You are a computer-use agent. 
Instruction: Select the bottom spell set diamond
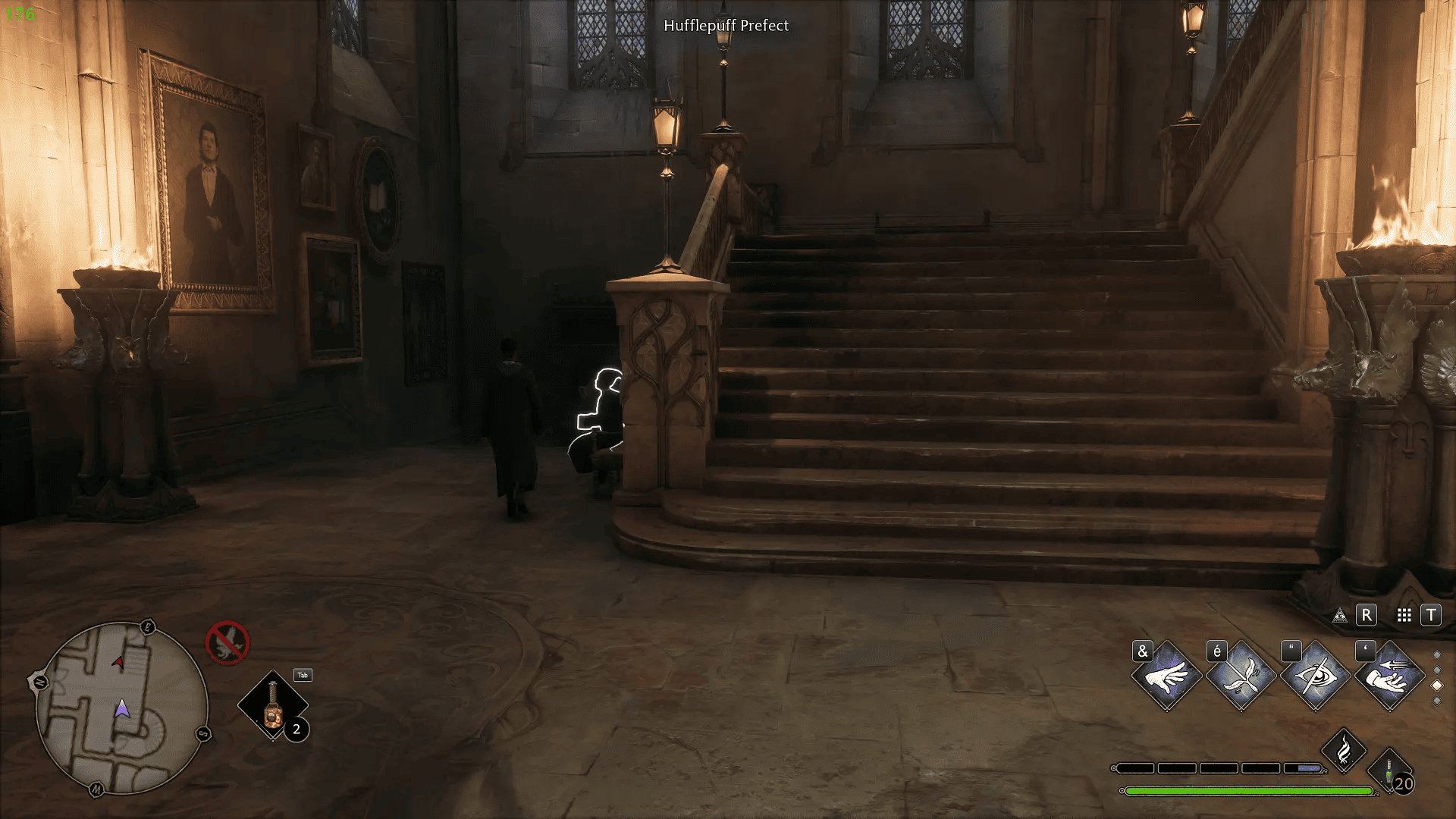tap(1436, 701)
